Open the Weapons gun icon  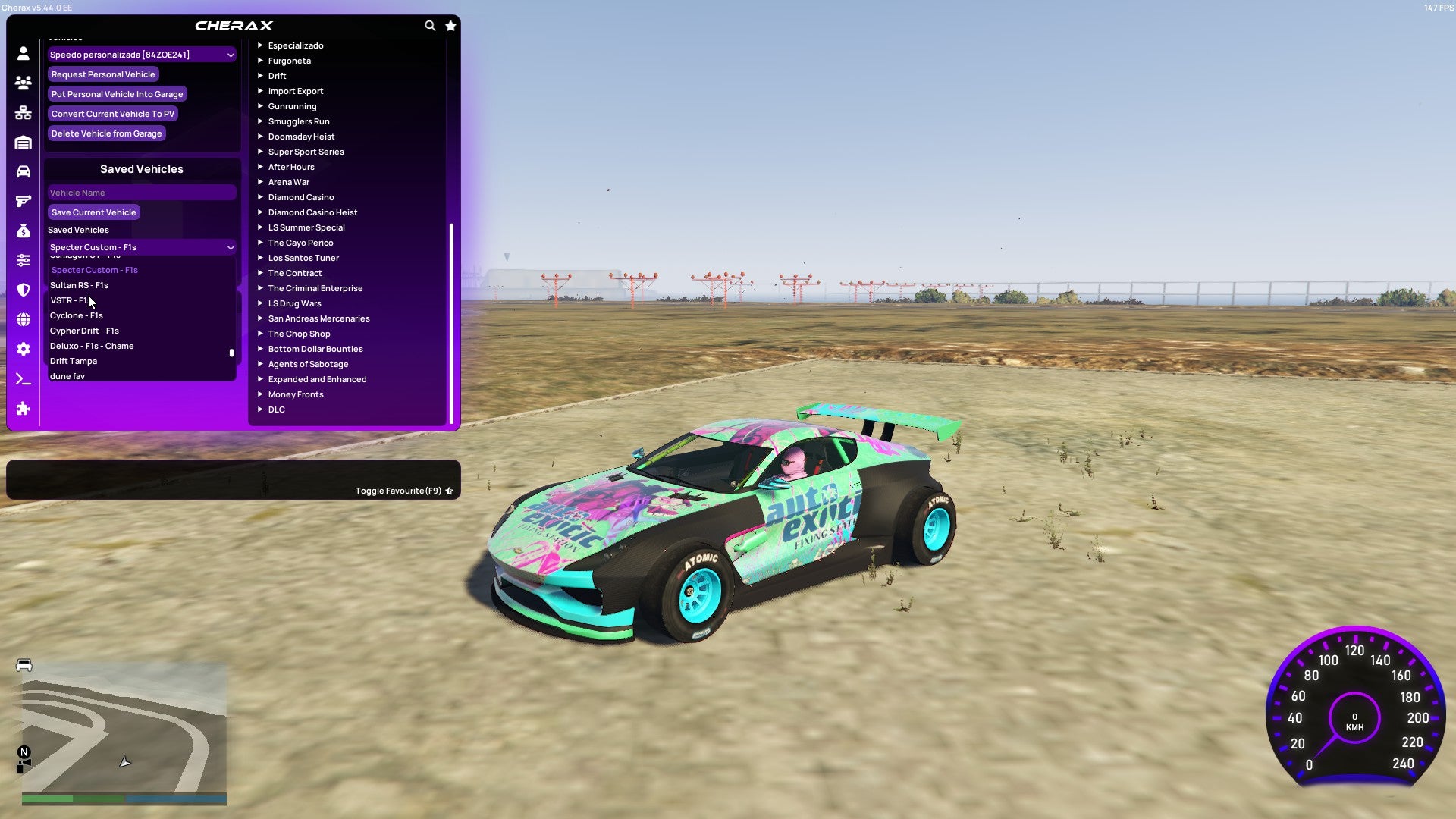coord(23,200)
